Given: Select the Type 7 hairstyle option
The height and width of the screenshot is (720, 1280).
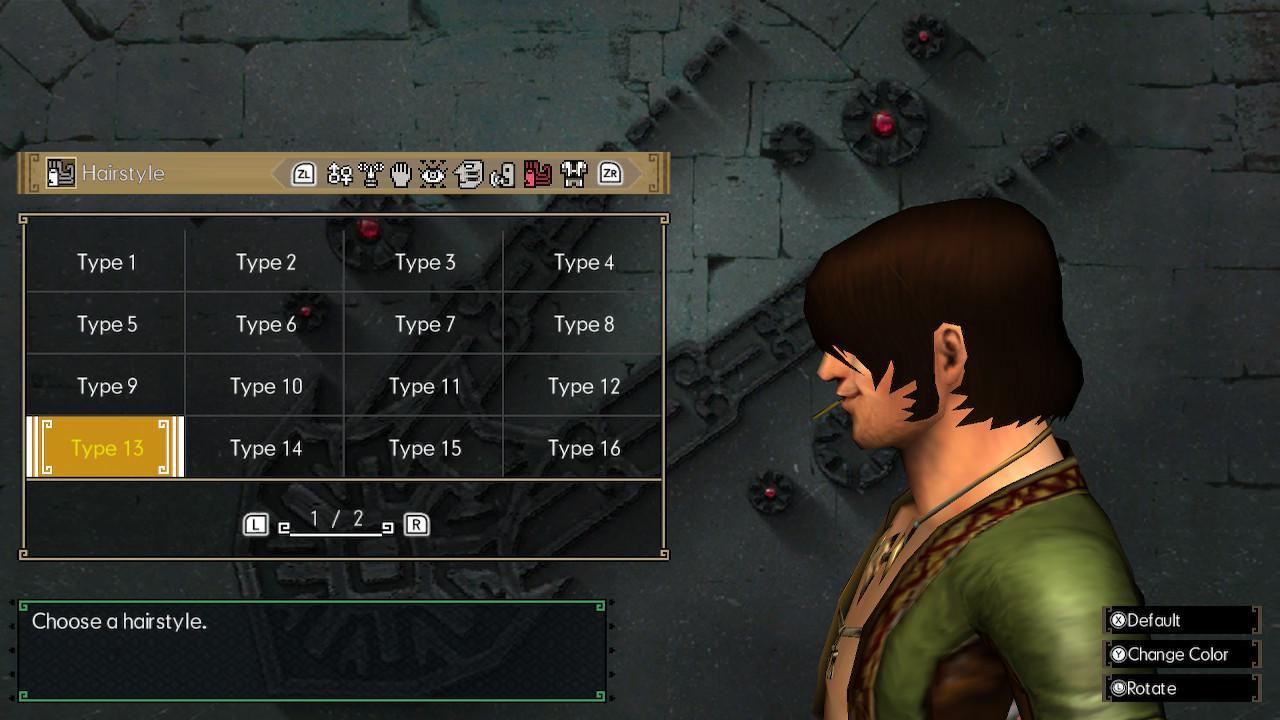Looking at the screenshot, I should [425, 324].
